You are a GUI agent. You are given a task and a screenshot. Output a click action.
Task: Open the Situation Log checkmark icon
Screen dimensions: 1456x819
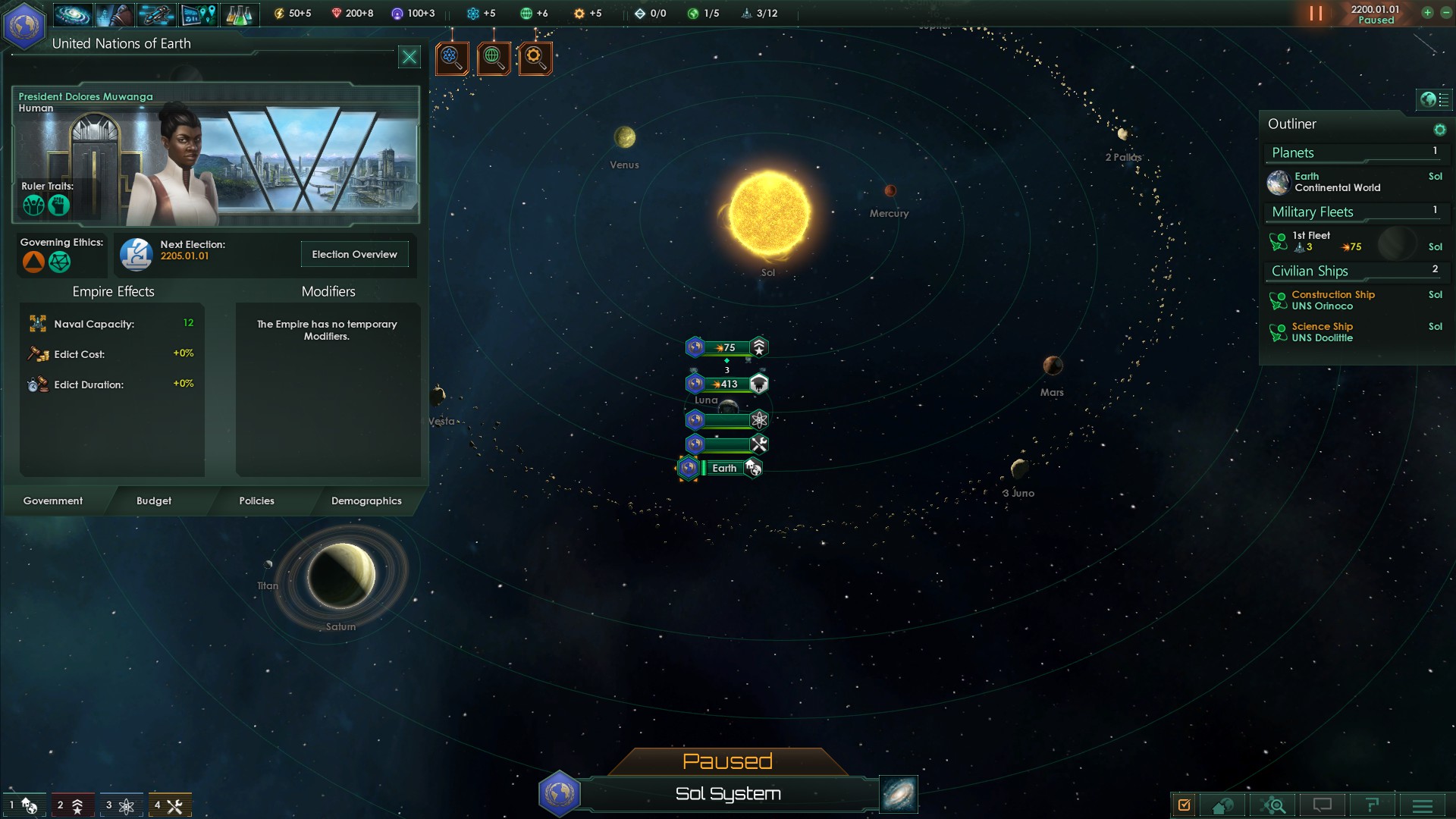click(x=1185, y=805)
